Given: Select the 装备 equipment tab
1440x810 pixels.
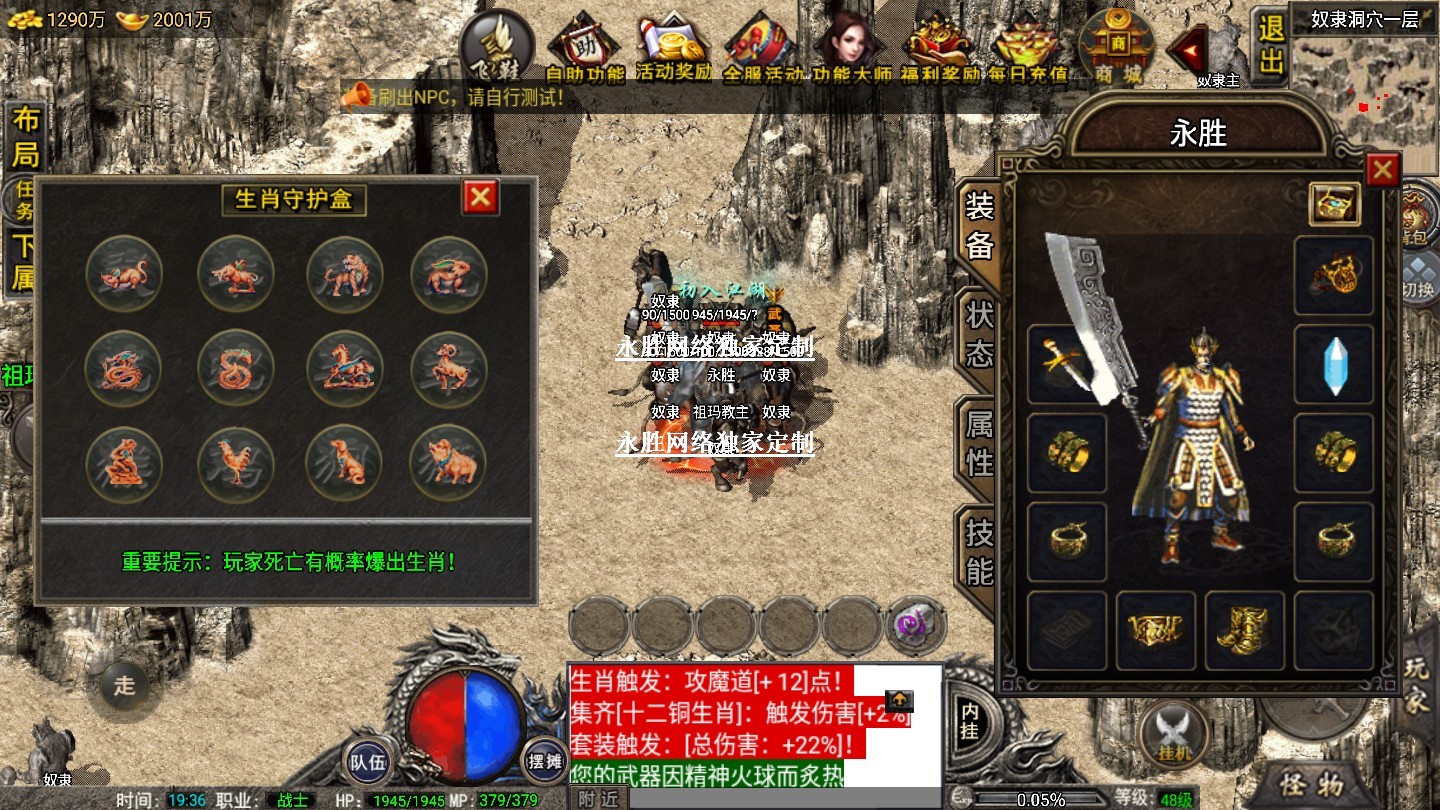Looking at the screenshot, I should tap(979, 225).
